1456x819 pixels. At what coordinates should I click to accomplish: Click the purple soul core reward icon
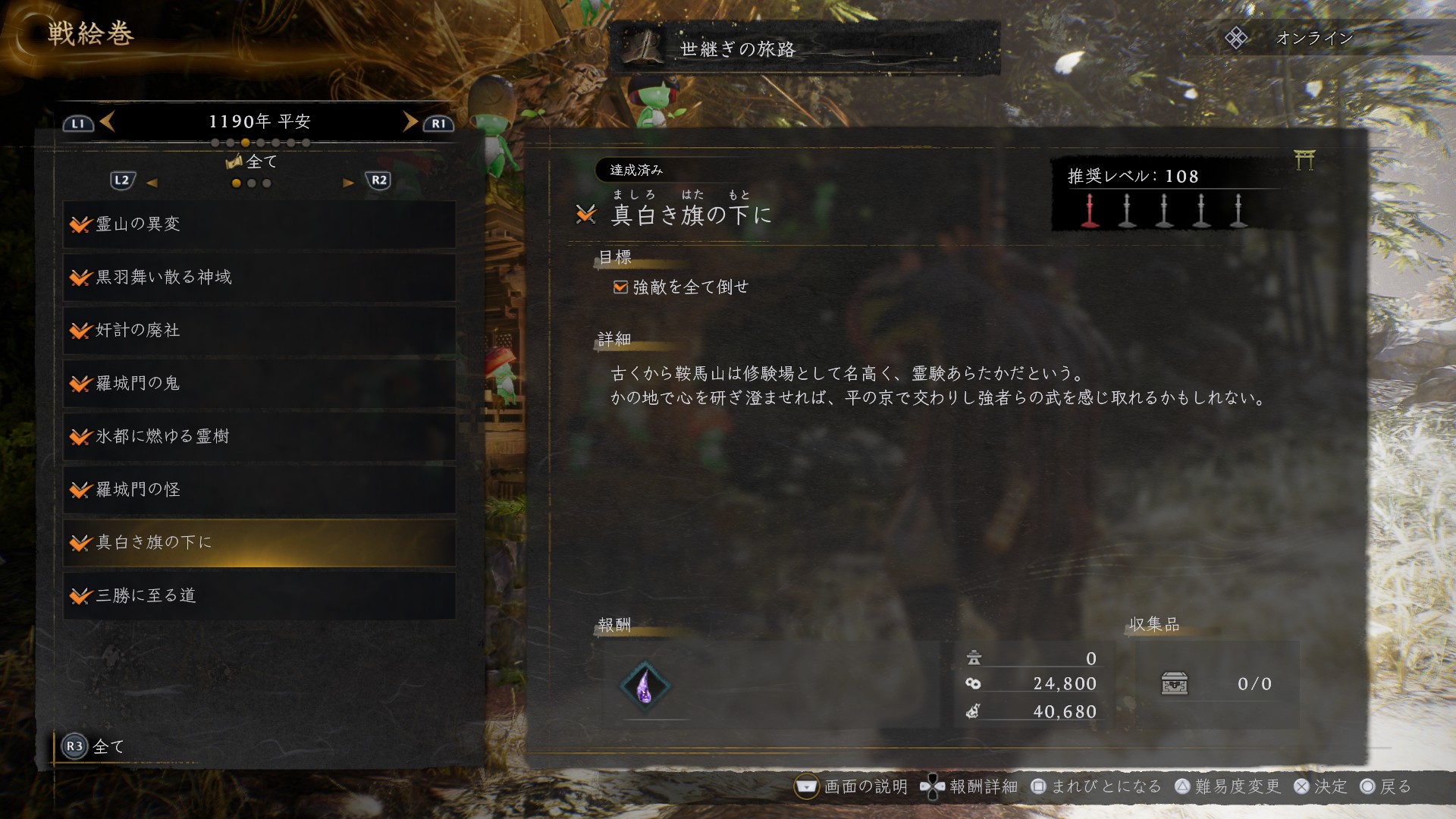point(645,686)
